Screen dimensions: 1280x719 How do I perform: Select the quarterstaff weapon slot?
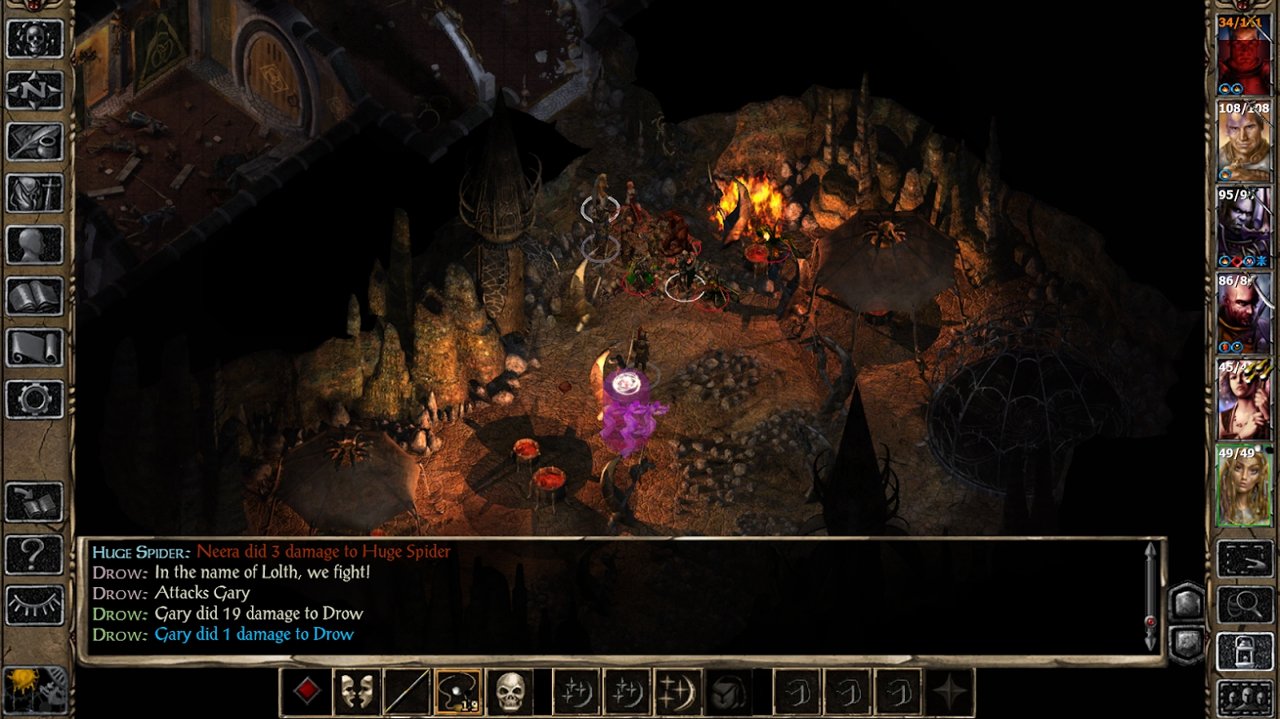pos(407,691)
